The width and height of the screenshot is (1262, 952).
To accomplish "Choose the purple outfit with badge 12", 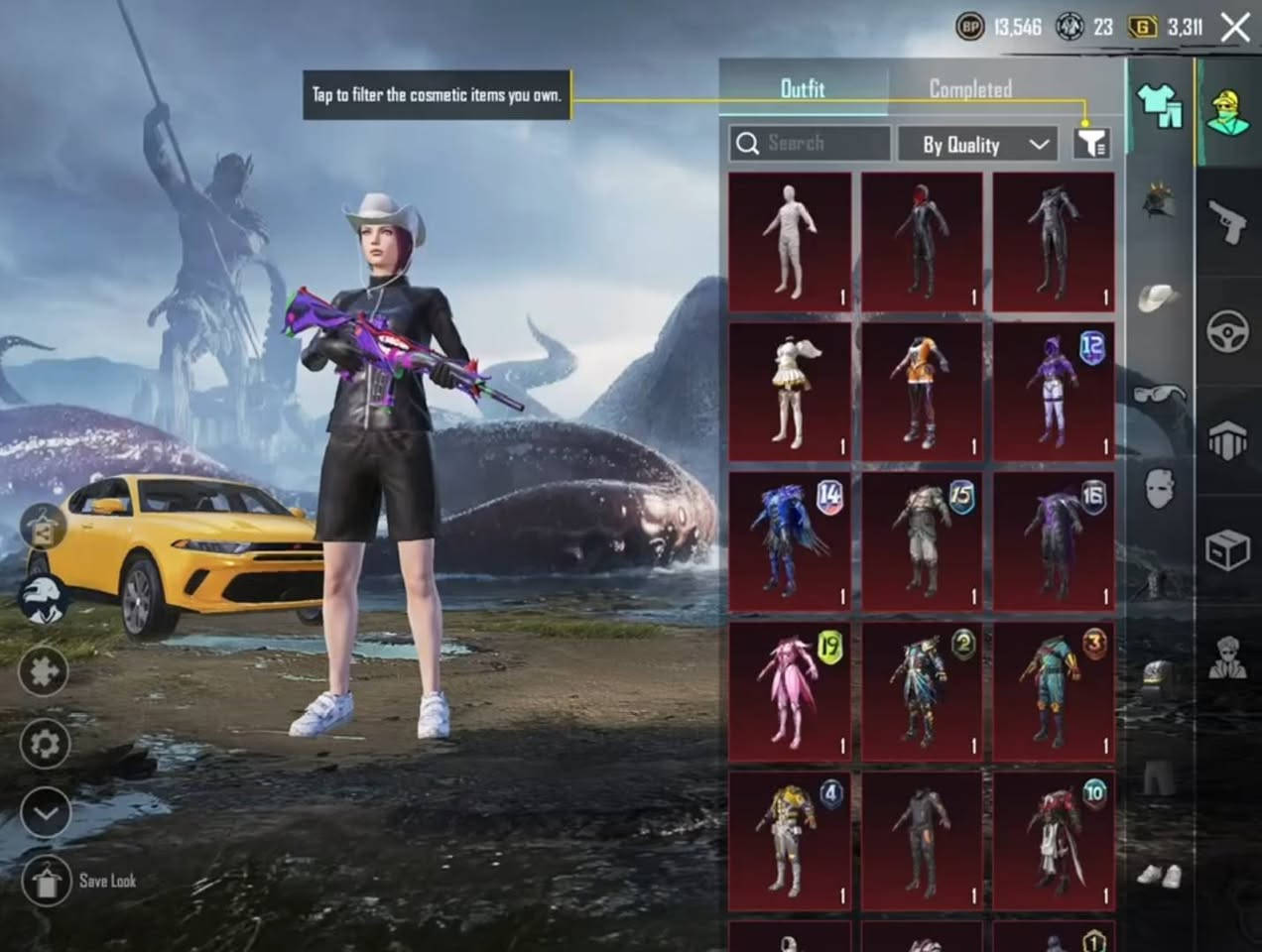I will pyautogui.click(x=1054, y=392).
